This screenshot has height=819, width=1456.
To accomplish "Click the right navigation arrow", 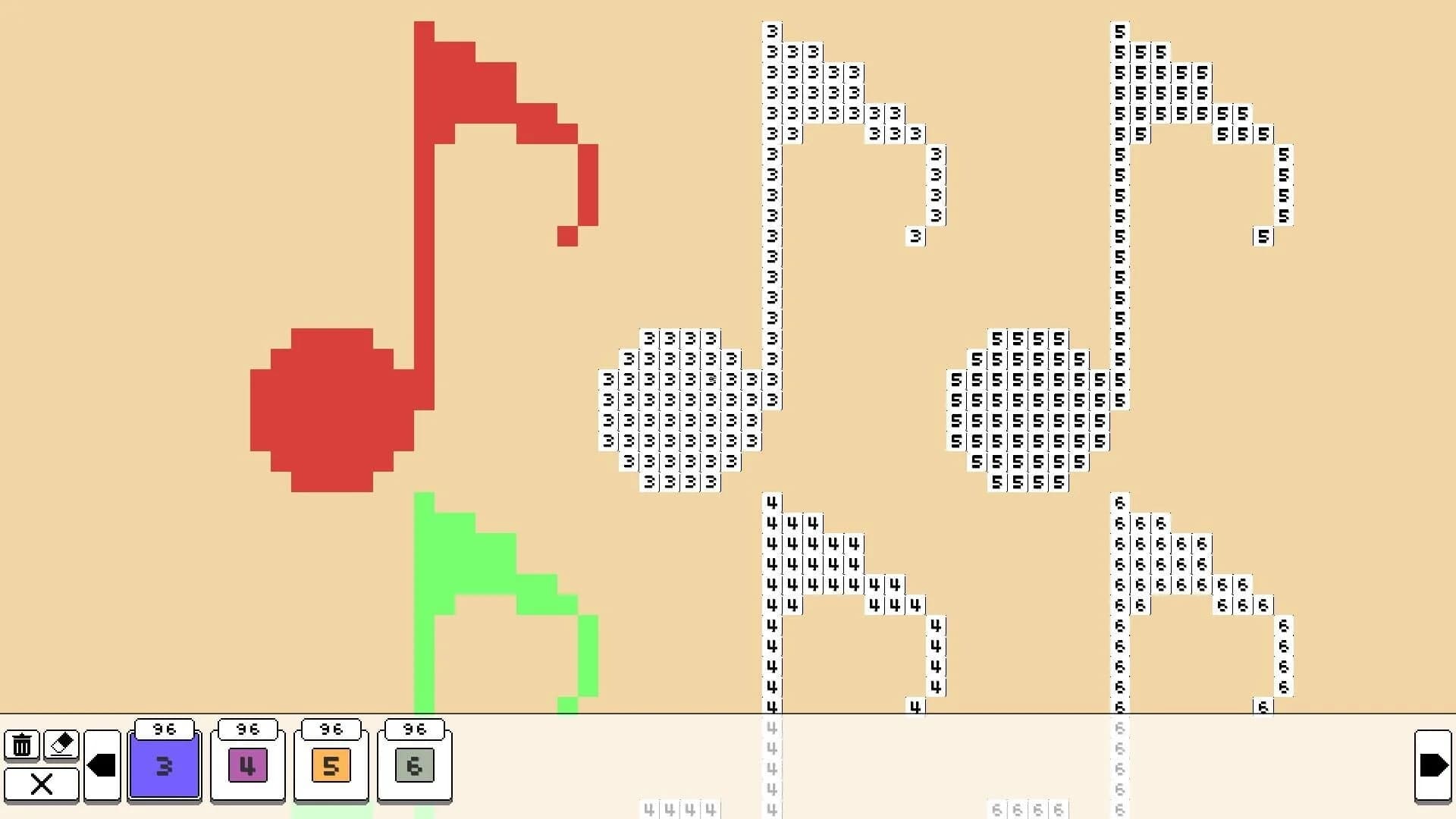I will (1432, 765).
